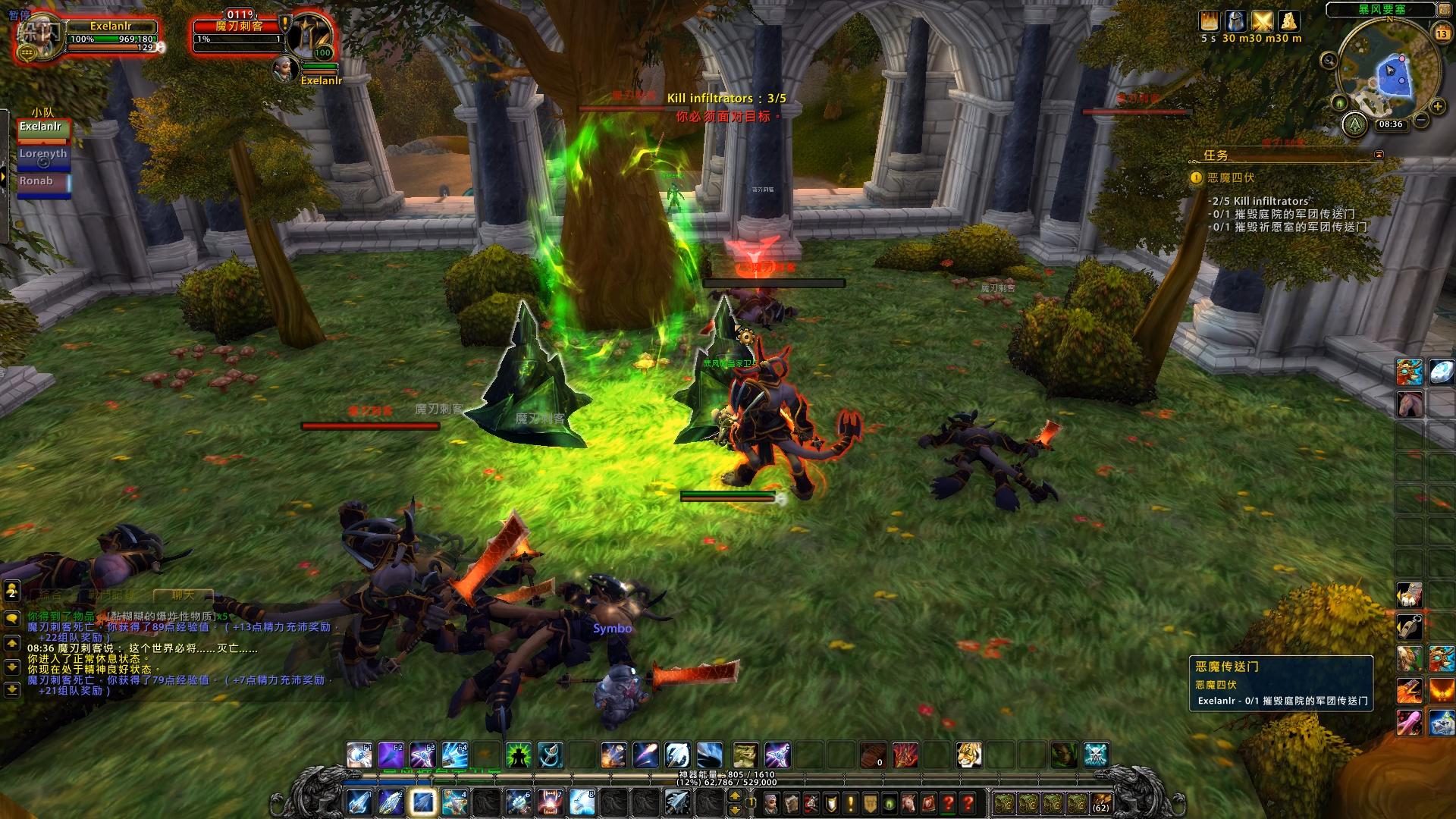
Task: Zoom in the minimap with plus button
Action: pyautogui.click(x=1438, y=106)
